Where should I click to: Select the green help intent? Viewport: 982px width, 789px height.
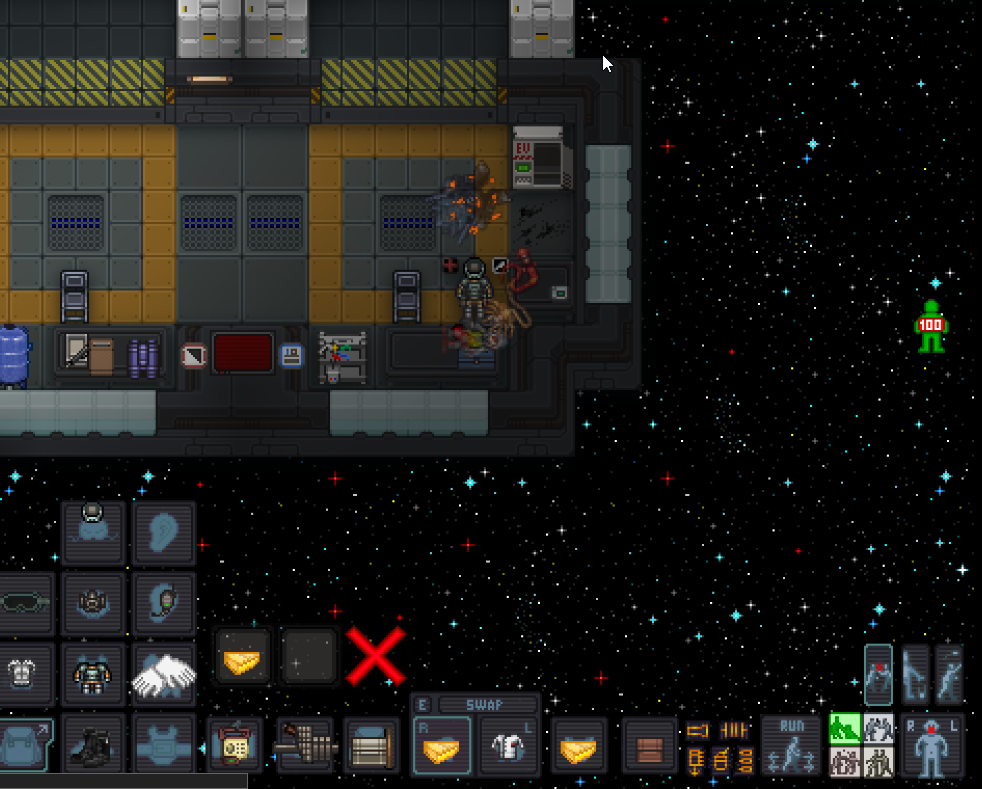tap(845, 729)
